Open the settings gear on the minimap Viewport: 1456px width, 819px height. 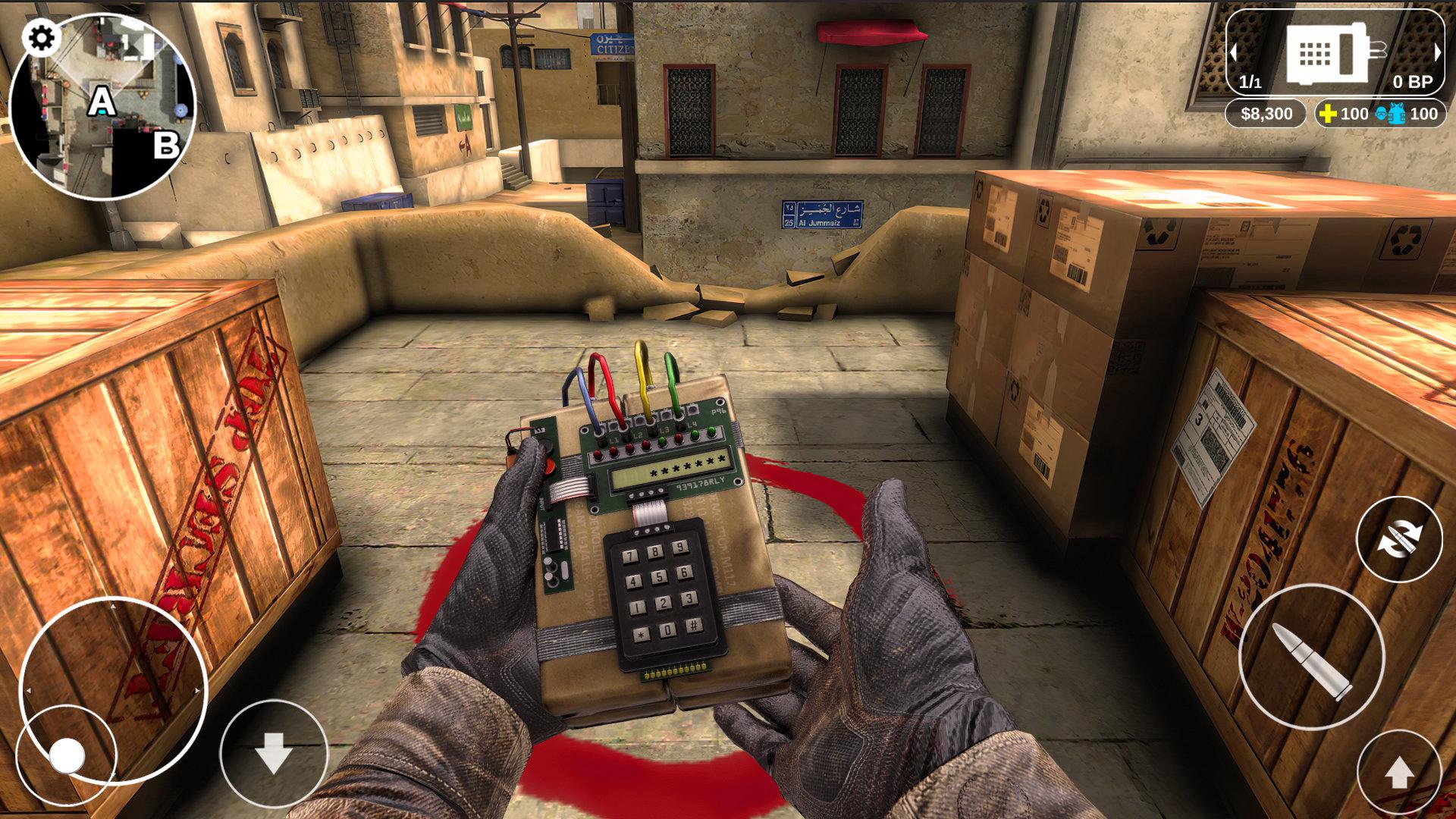(x=41, y=35)
